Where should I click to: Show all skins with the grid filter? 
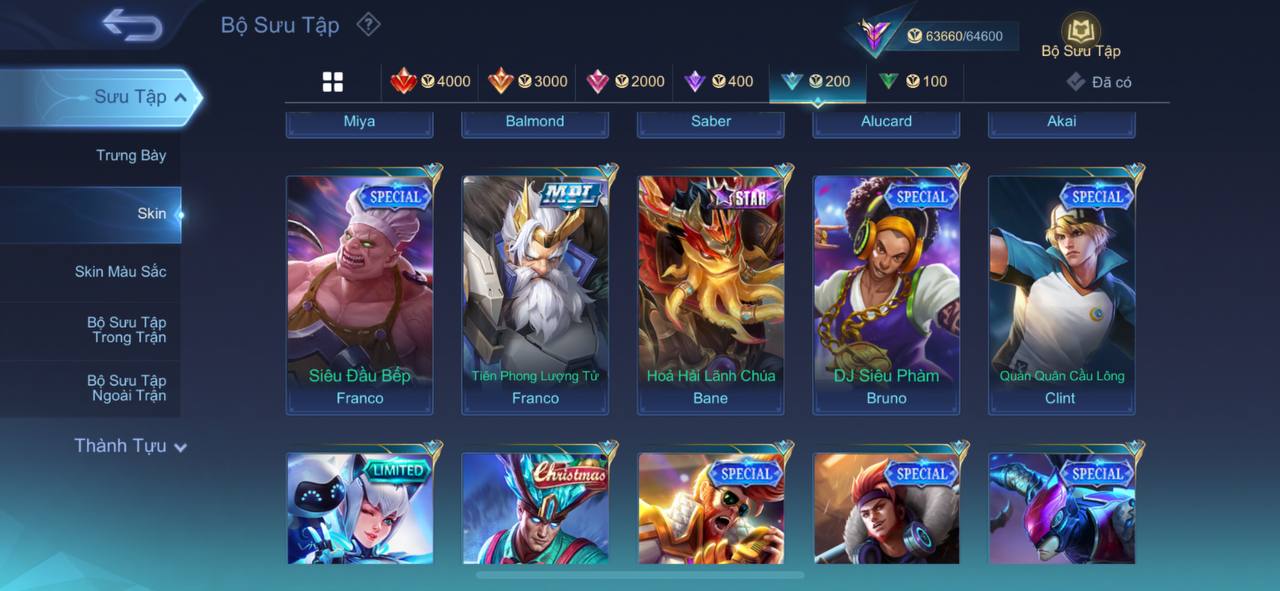(x=333, y=82)
